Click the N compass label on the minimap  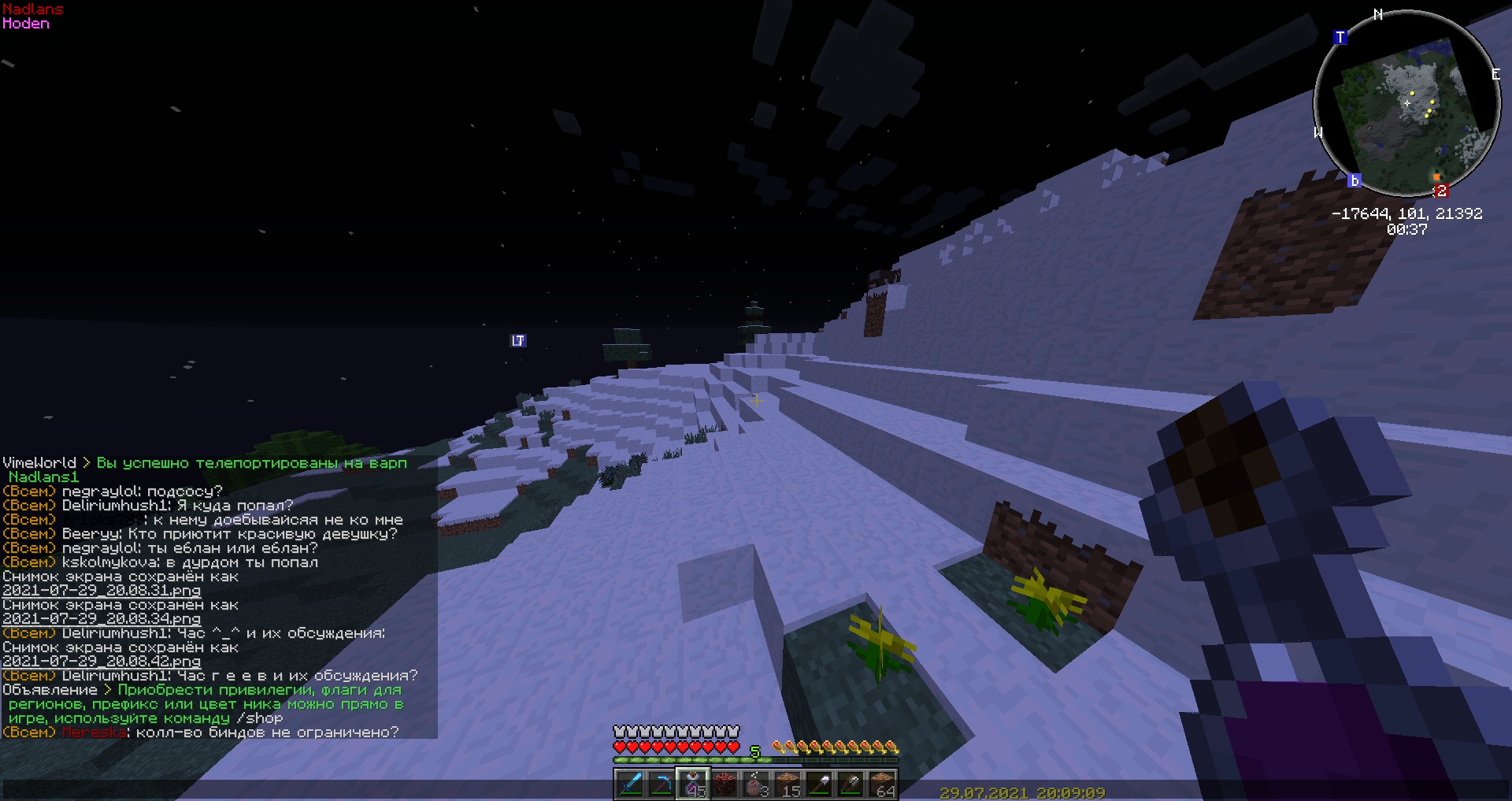point(1378,13)
